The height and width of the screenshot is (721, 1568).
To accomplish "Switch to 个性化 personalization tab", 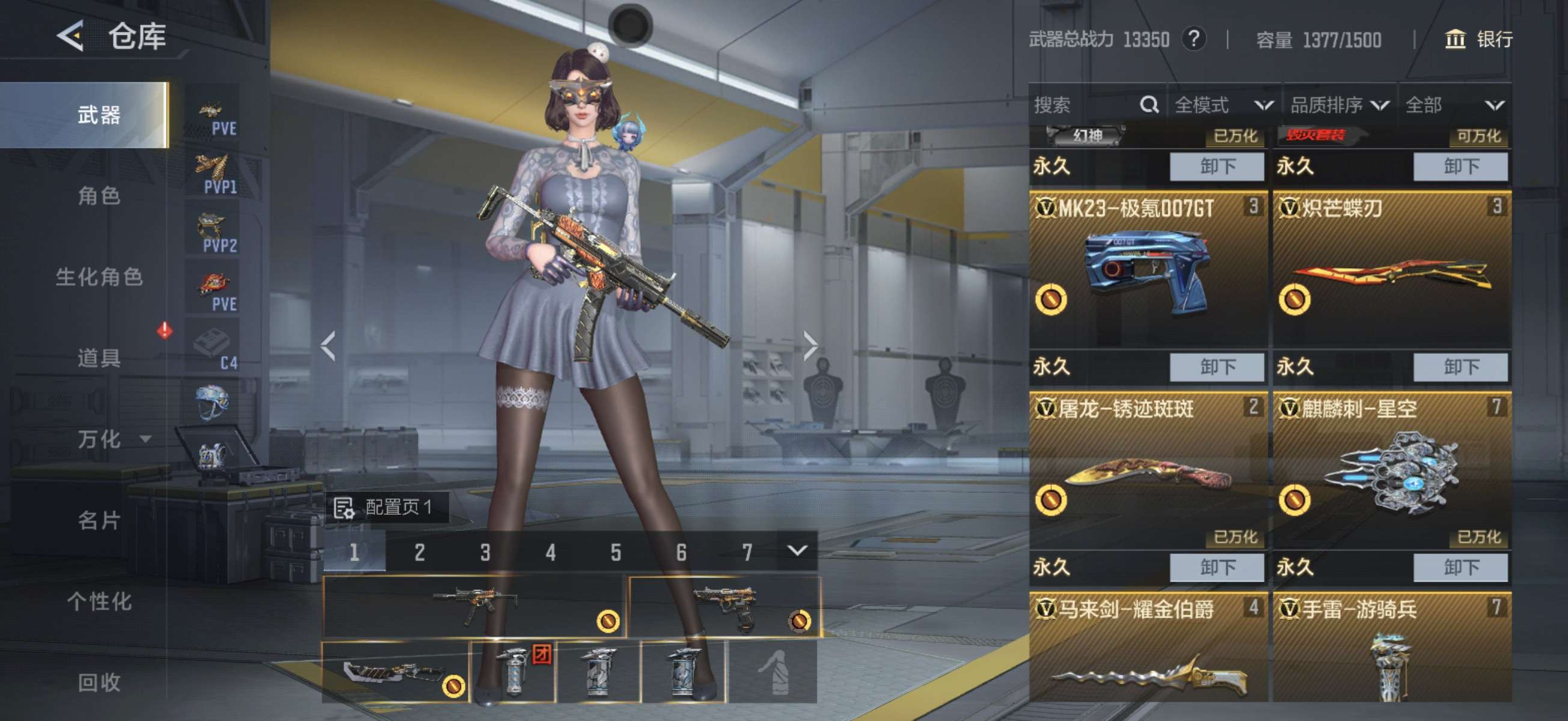I will [99, 601].
